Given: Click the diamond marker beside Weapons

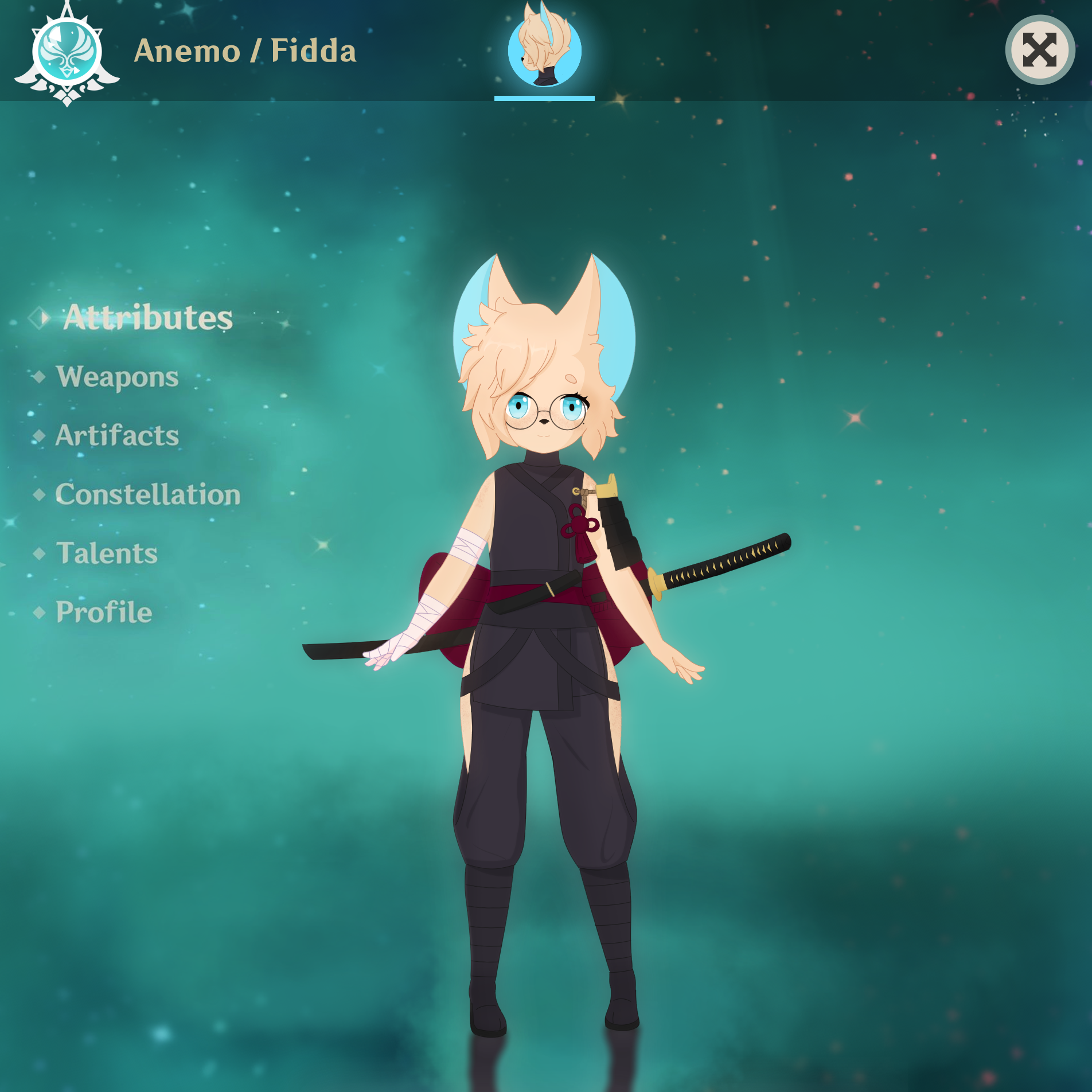Looking at the screenshot, I should [x=40, y=377].
